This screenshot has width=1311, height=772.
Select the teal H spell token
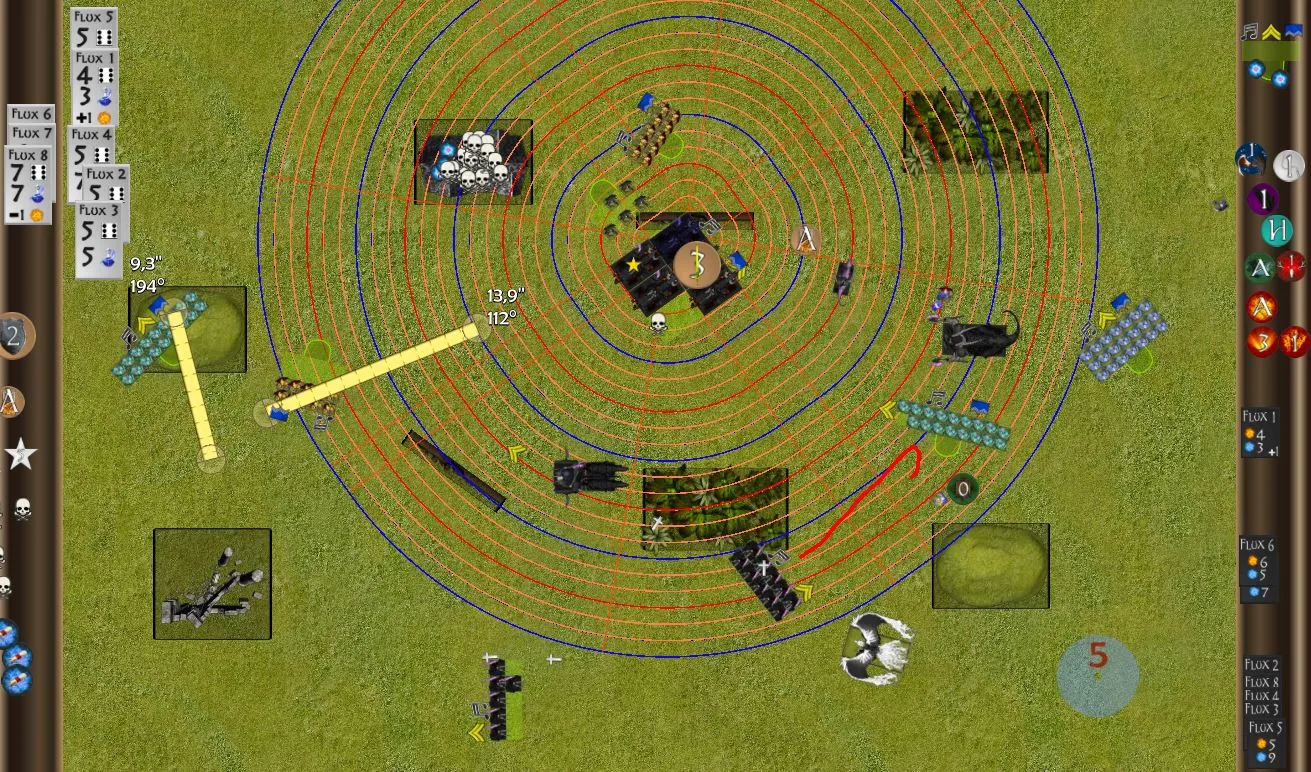(1276, 231)
